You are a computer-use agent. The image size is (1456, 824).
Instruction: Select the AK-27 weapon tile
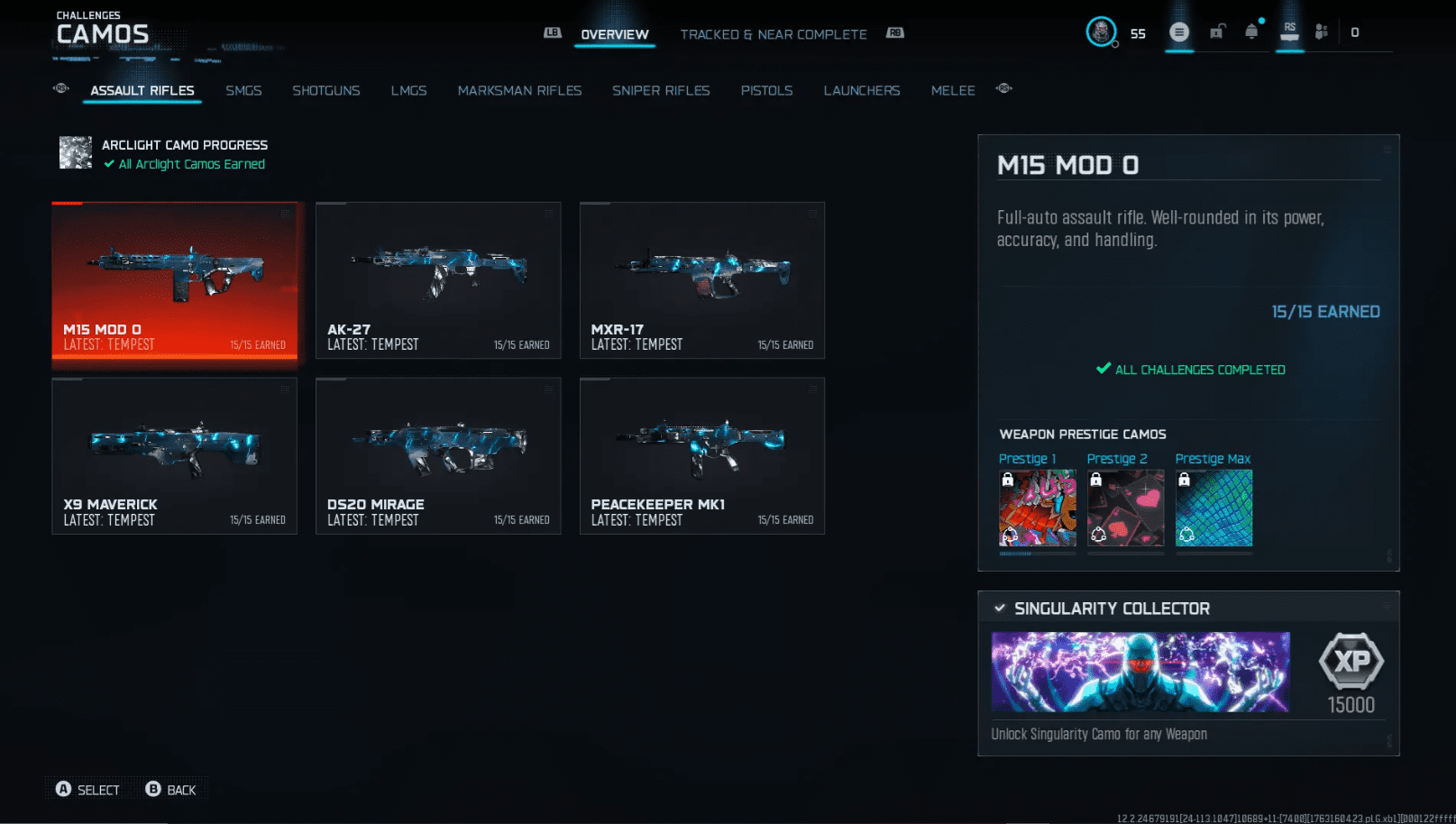point(438,279)
